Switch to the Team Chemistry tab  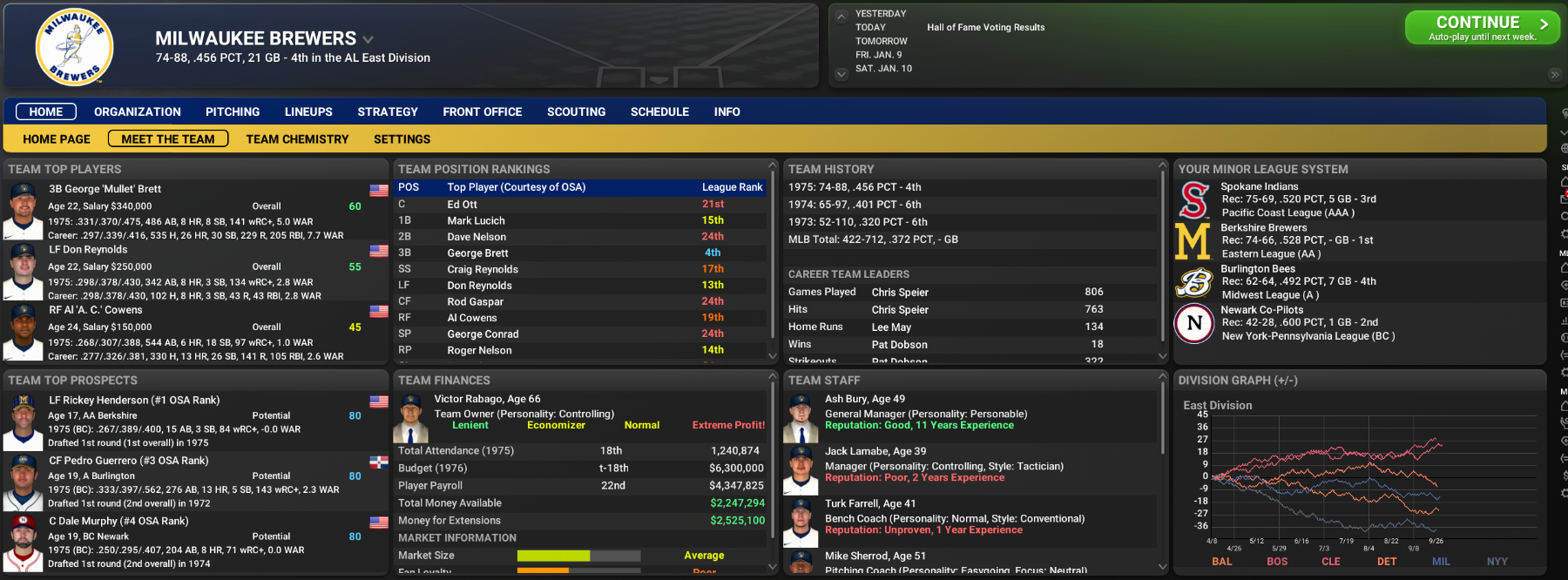[x=297, y=139]
